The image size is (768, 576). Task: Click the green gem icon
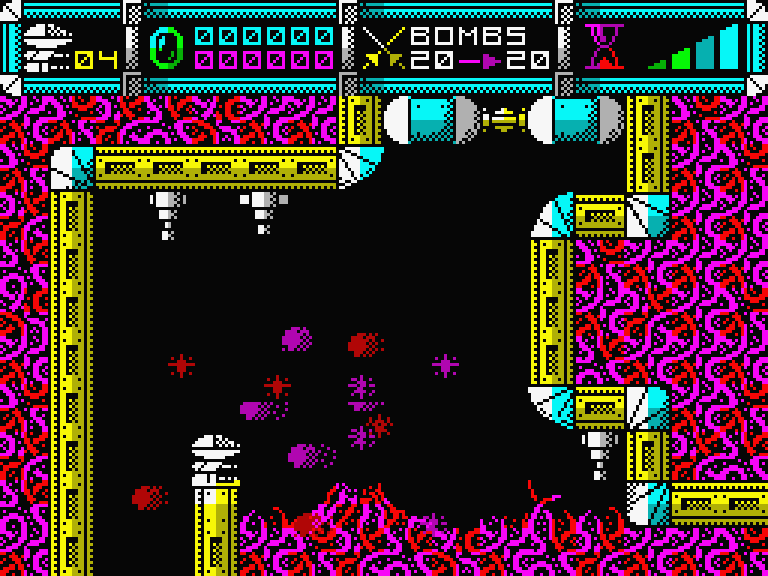[x=167, y=47]
